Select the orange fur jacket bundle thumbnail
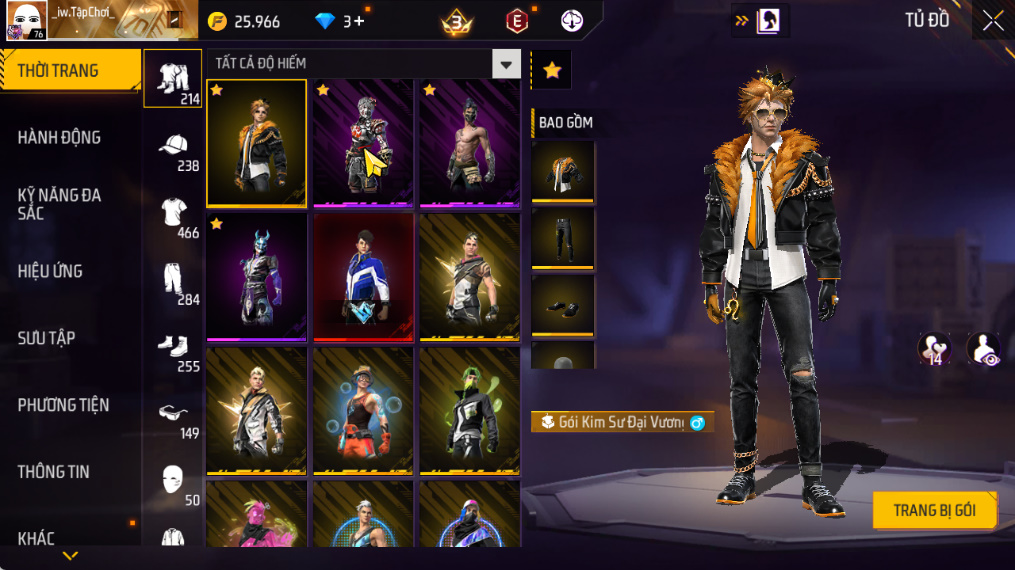This screenshot has width=1015, height=570. point(257,142)
